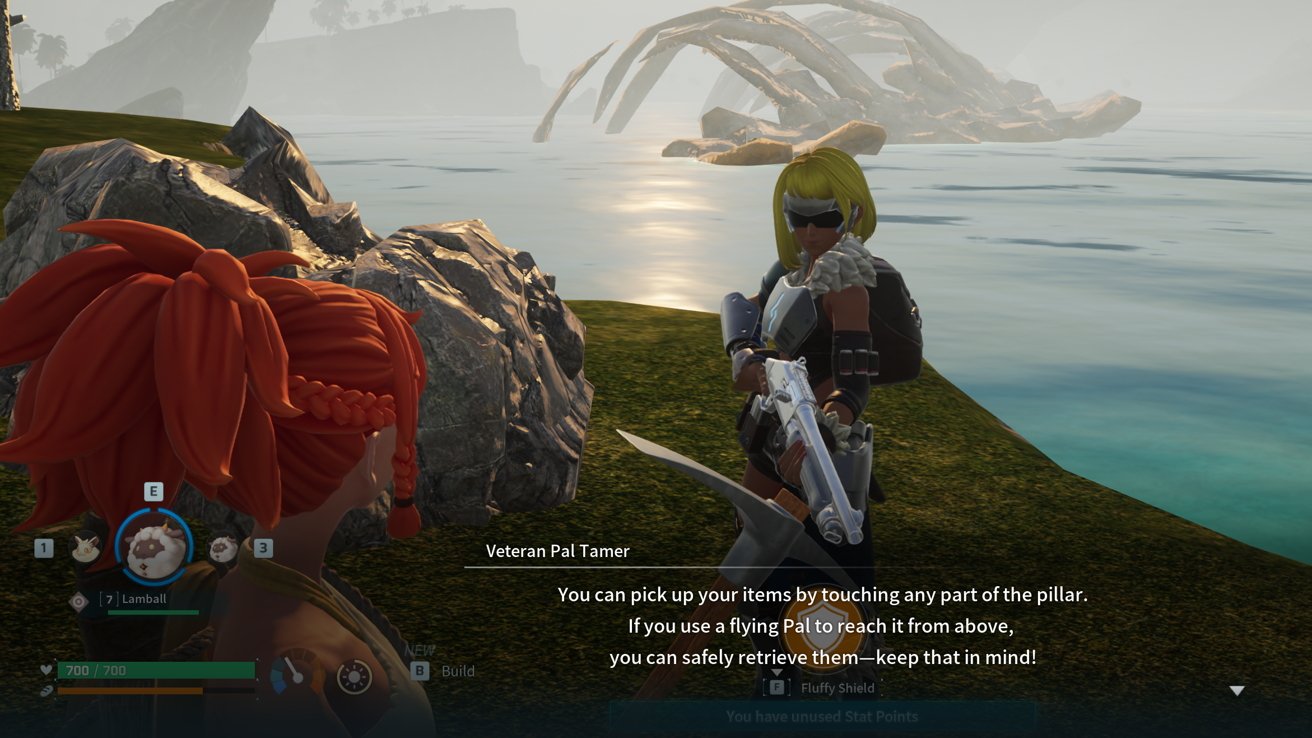Image resolution: width=1312 pixels, height=738 pixels.
Task: Switch to the fox-like Pal on slot 1
Action: pos(86,547)
